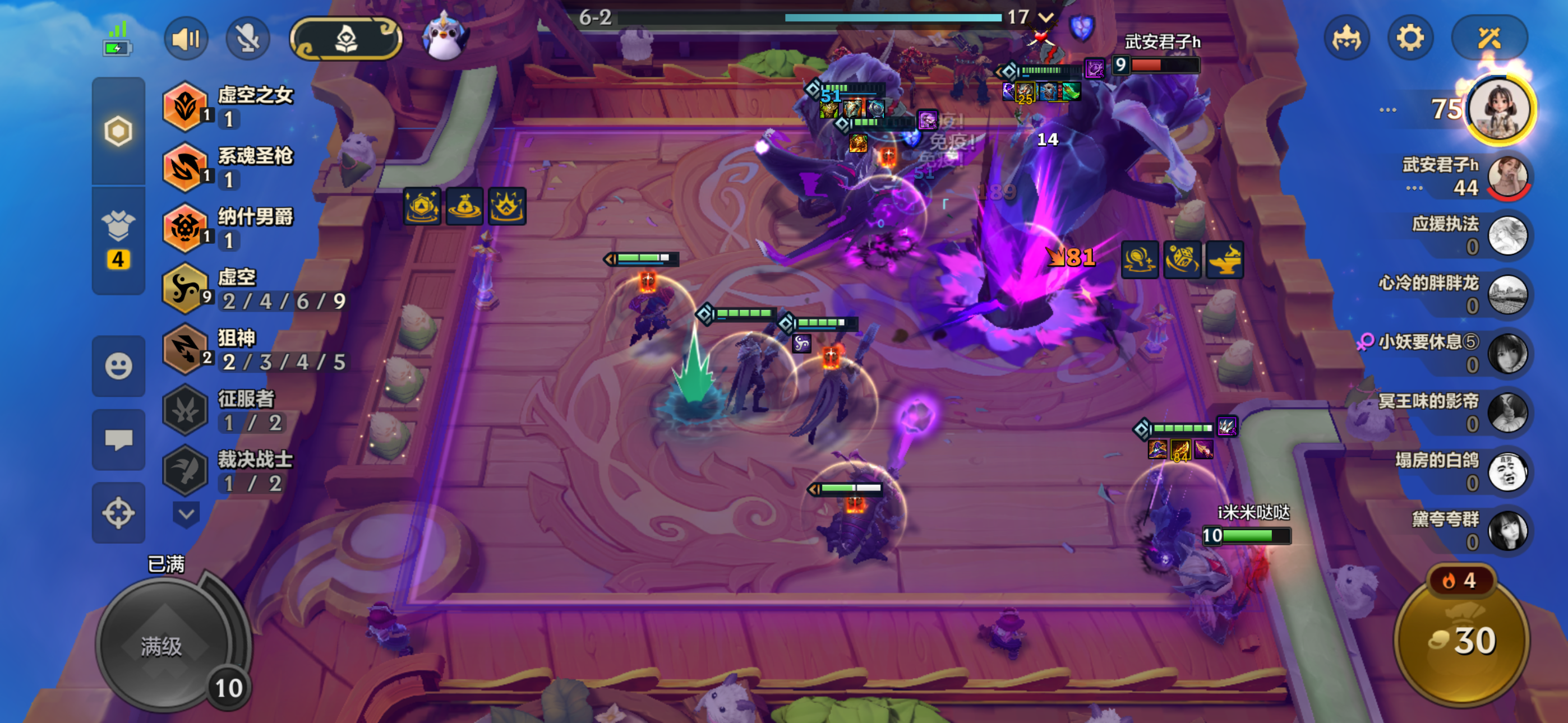The image size is (1568, 723).
Task: Open the chat speech bubble
Action: (118, 439)
